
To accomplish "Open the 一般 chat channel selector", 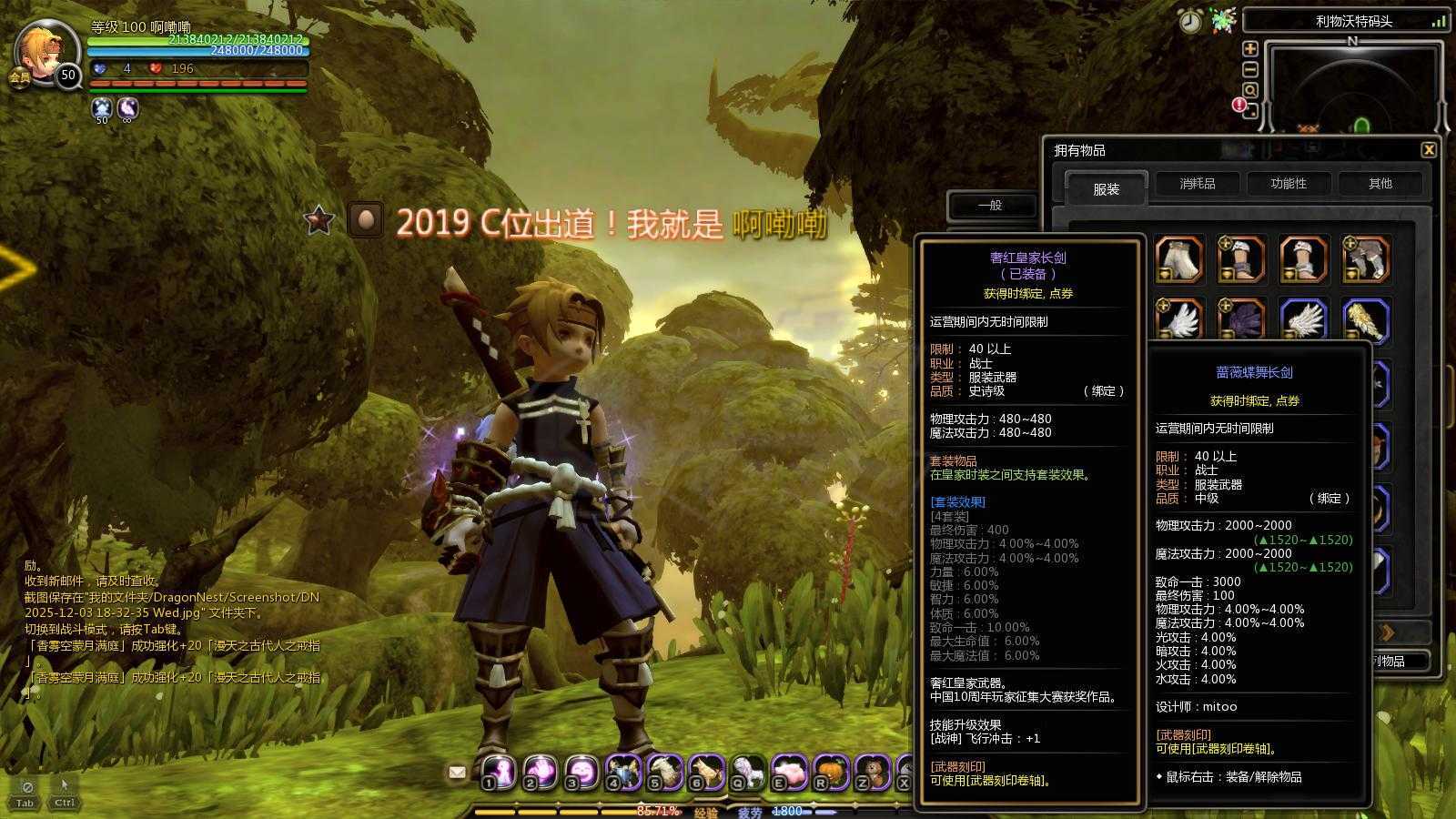I will coord(990,206).
